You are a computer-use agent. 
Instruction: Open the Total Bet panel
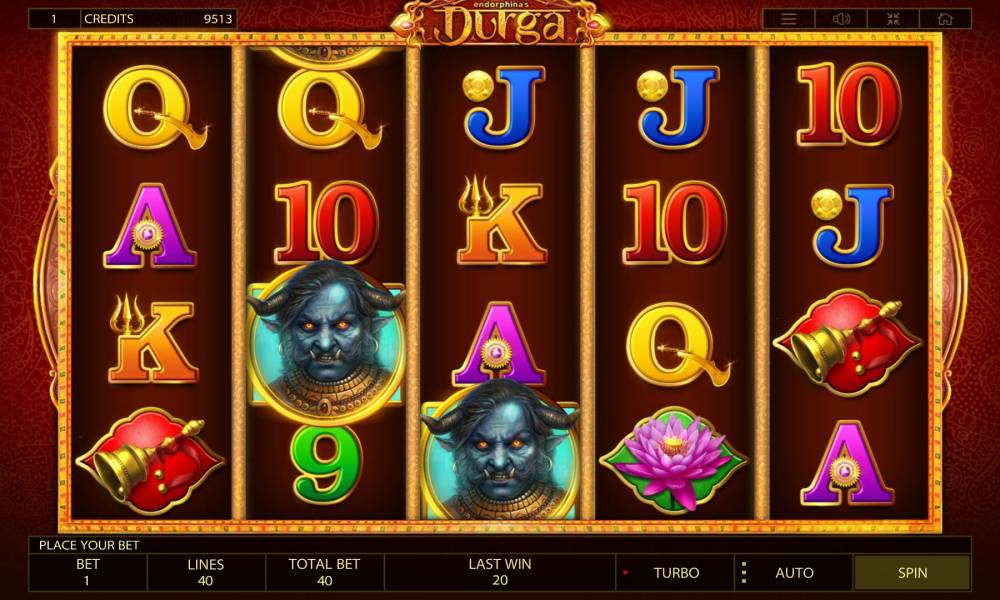click(324, 572)
